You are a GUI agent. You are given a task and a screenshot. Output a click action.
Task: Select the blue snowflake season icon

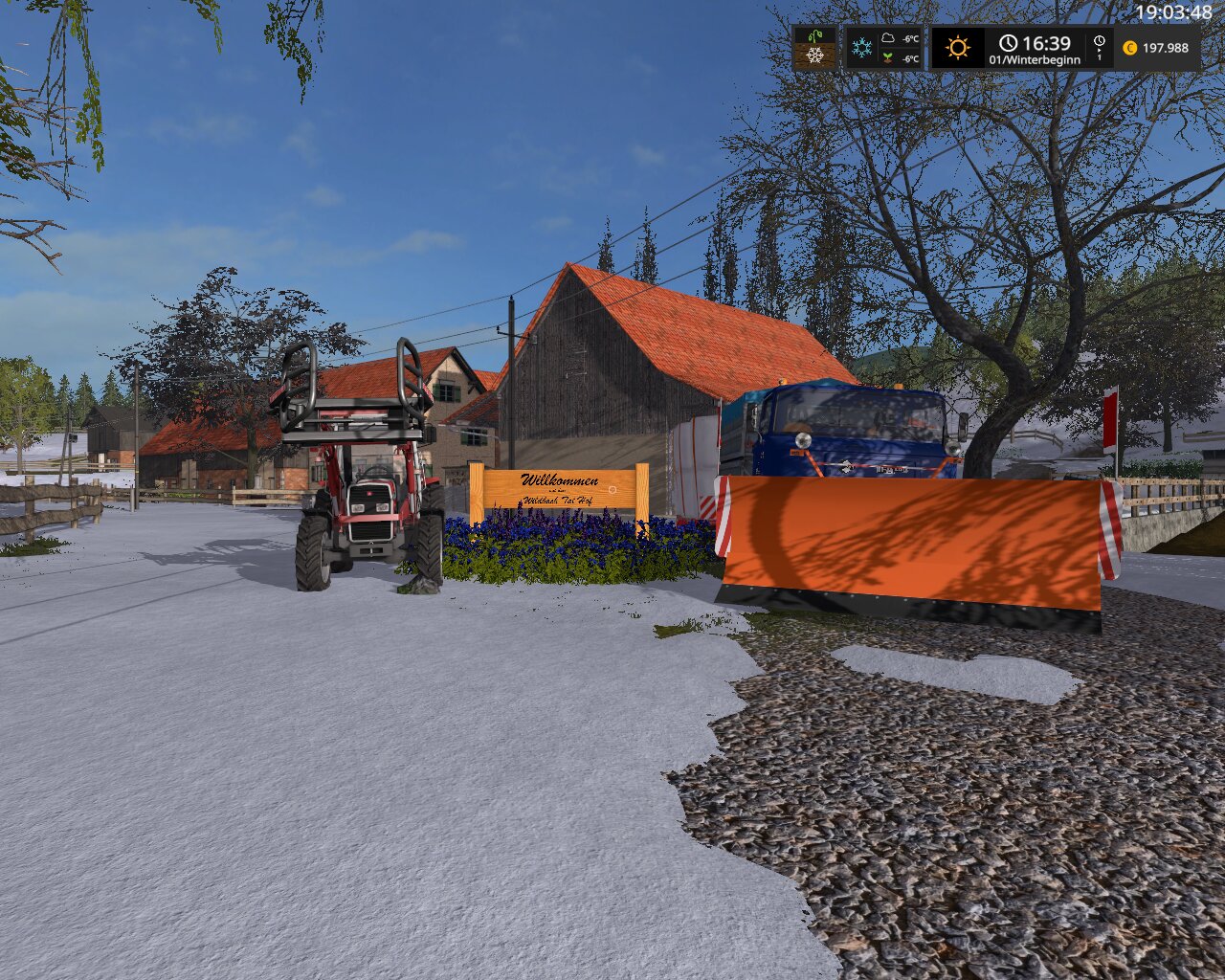tap(862, 48)
